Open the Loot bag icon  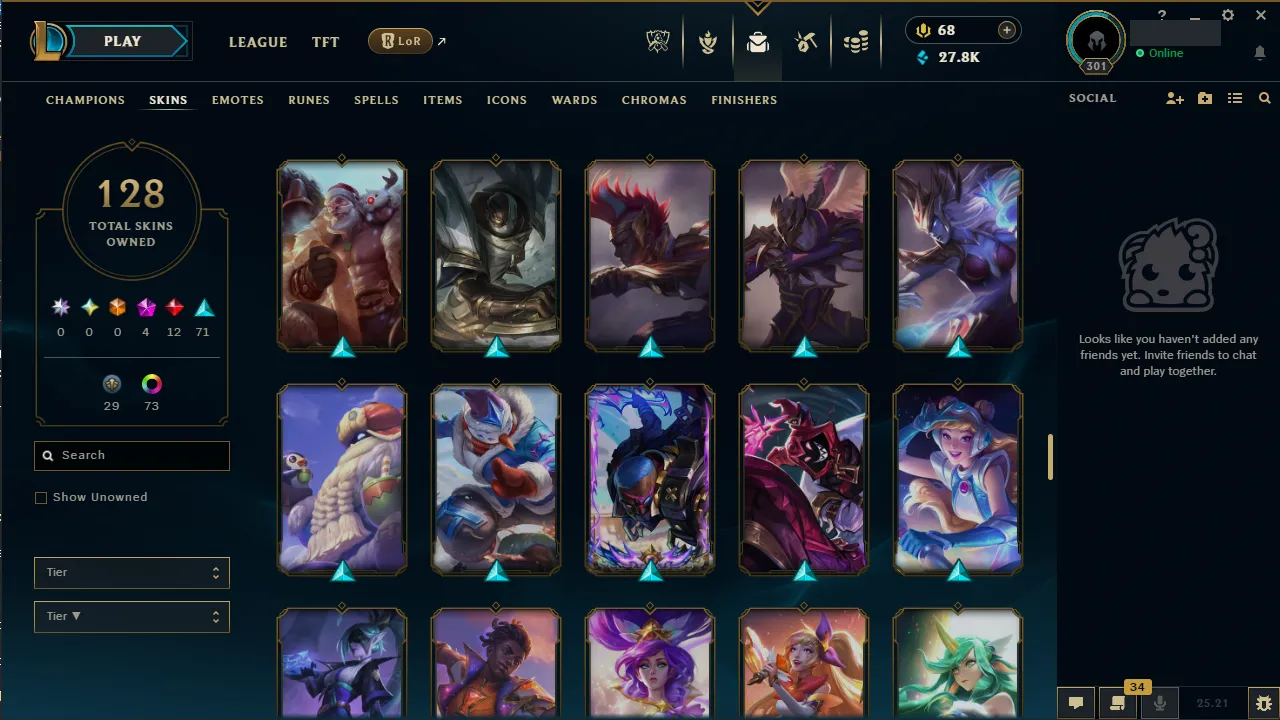pos(757,42)
